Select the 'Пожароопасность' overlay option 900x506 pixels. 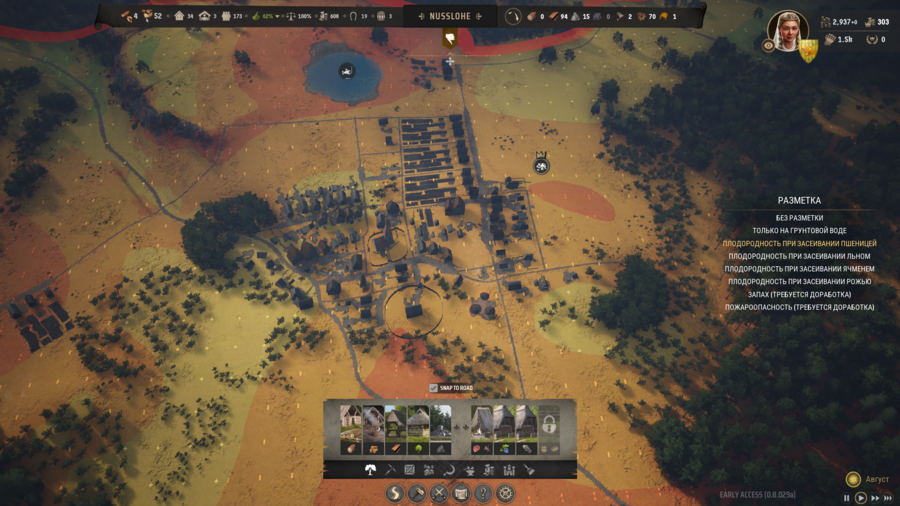pos(799,308)
